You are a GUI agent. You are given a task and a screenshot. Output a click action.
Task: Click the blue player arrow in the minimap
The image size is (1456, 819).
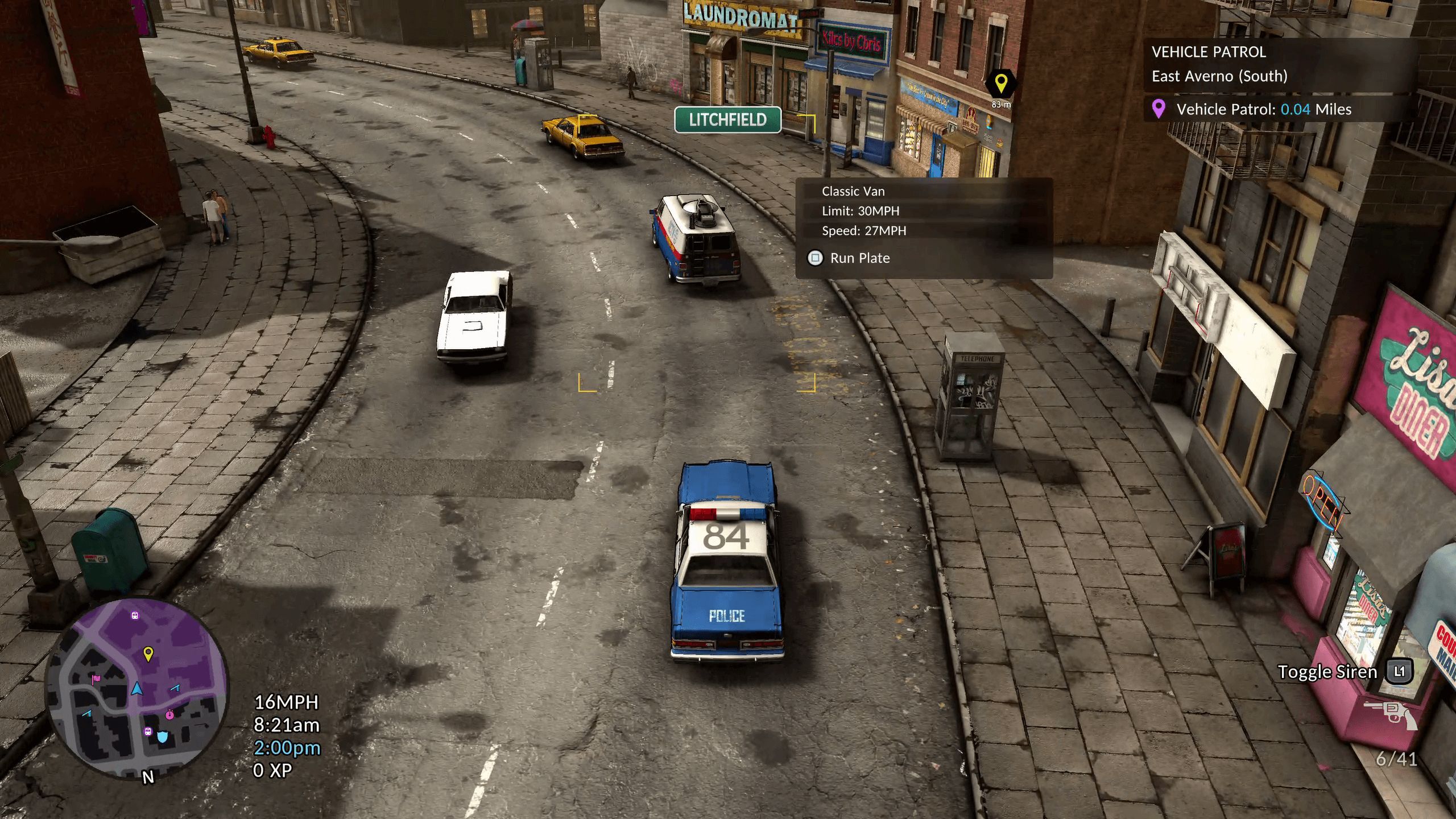coord(138,690)
